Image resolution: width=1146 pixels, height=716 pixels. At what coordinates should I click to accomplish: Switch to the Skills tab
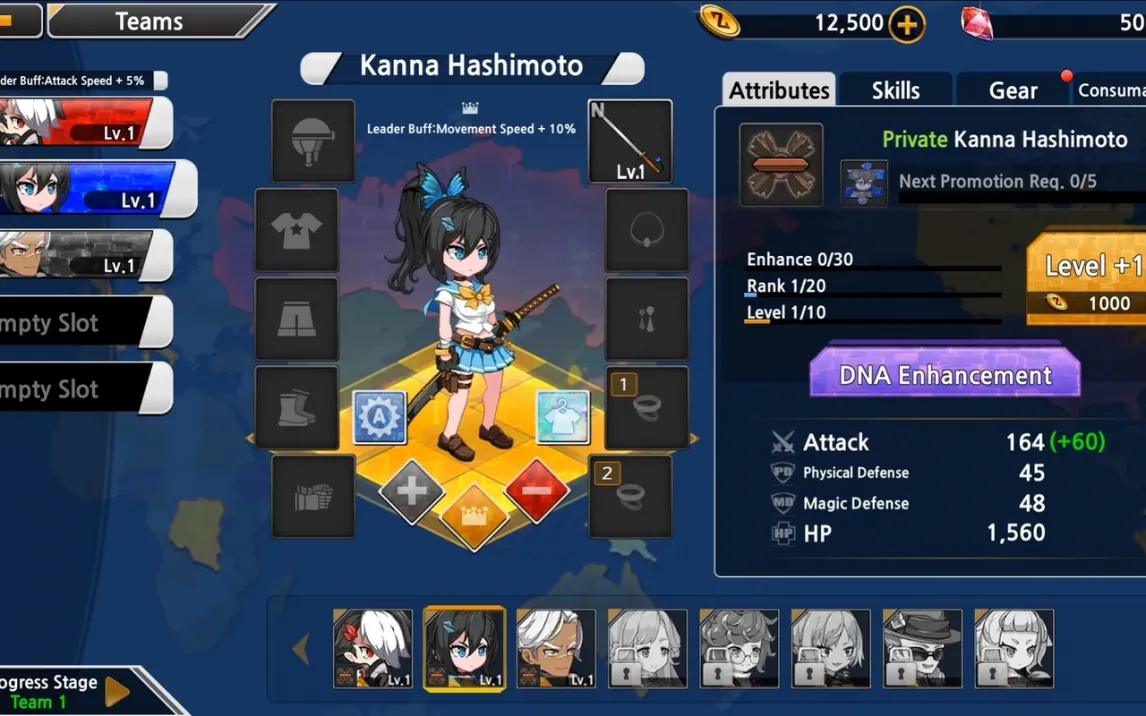pos(895,90)
